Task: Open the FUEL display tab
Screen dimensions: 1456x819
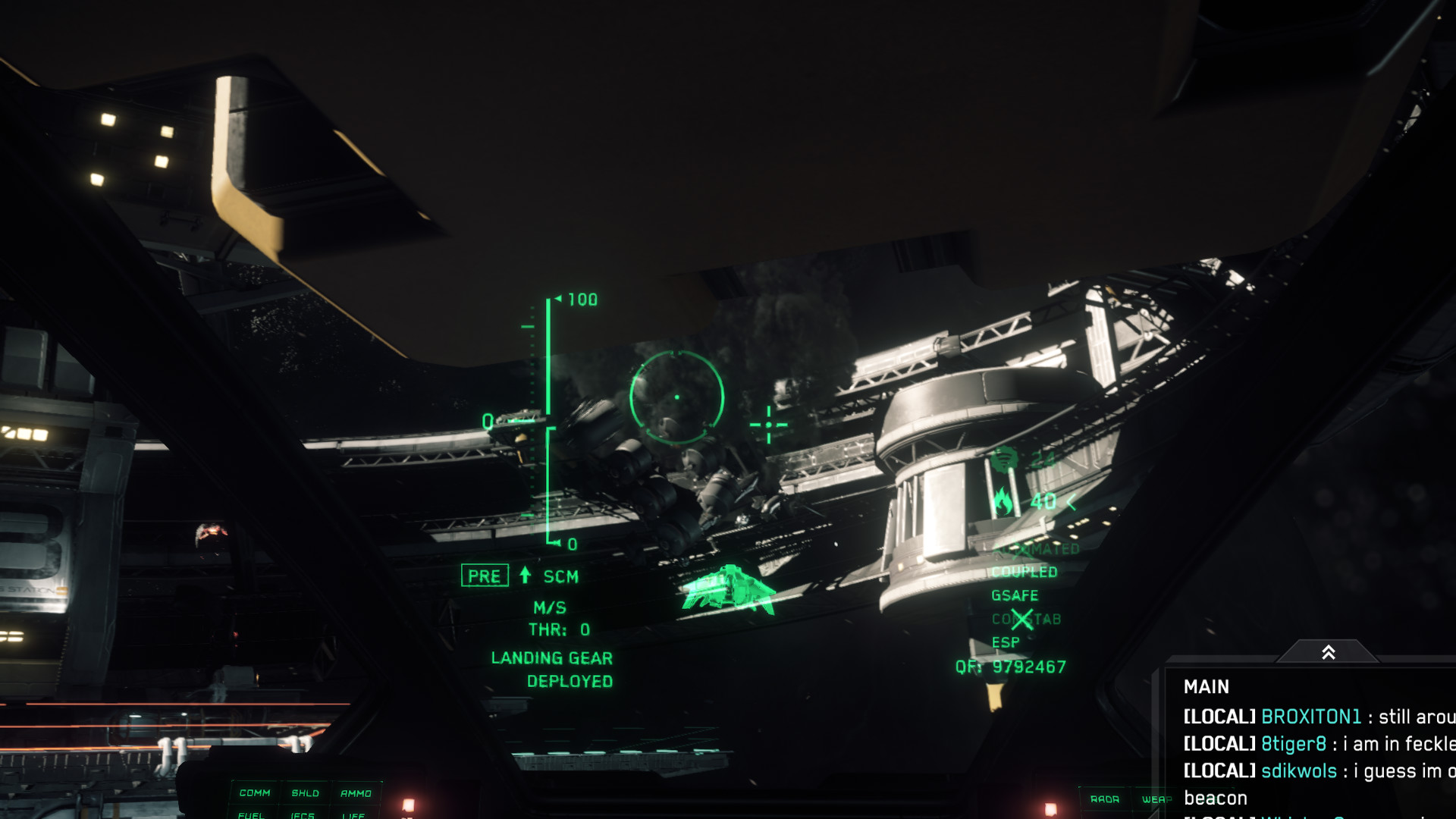Action: tap(251, 815)
